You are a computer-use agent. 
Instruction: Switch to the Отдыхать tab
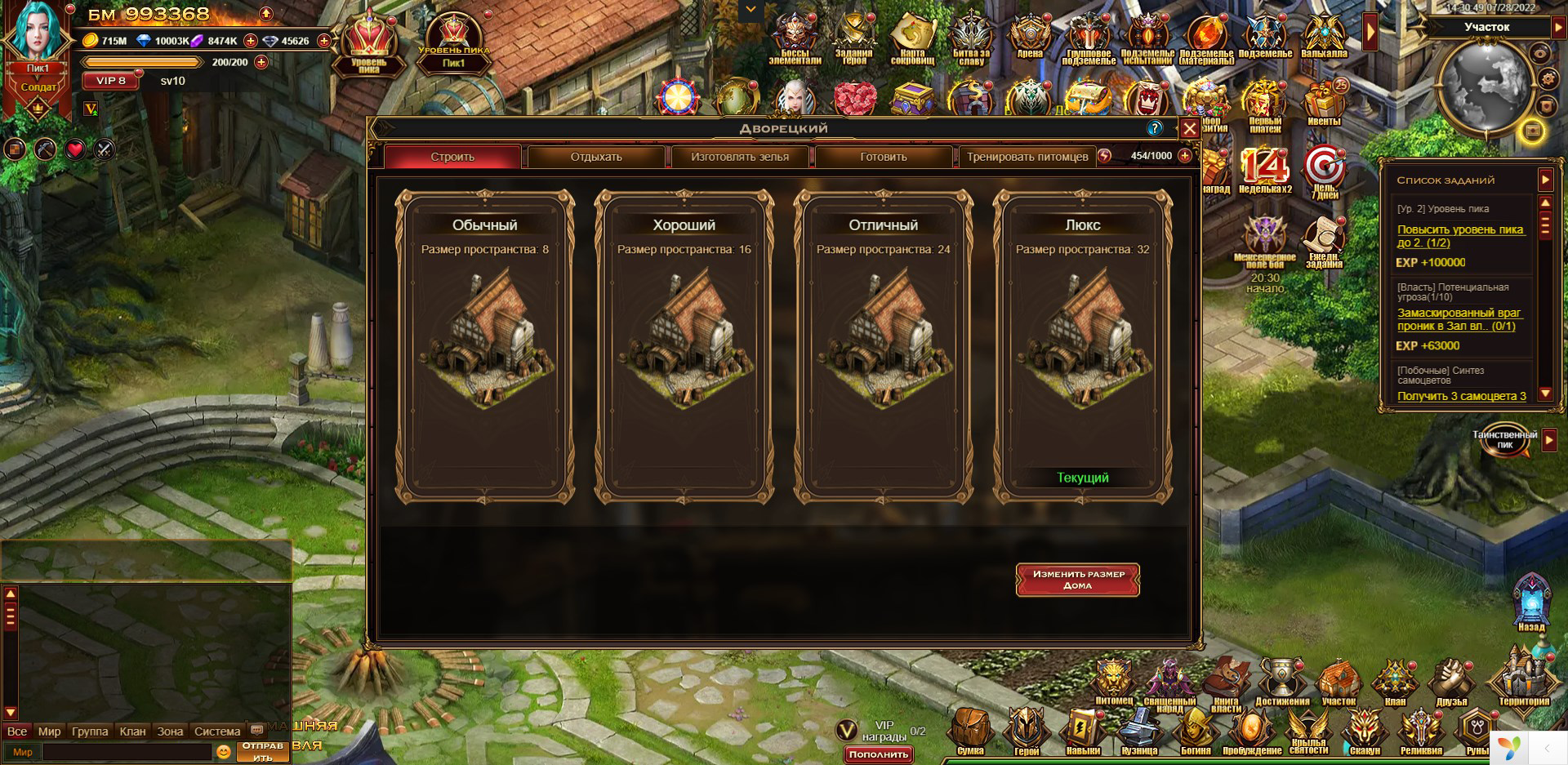coord(596,157)
